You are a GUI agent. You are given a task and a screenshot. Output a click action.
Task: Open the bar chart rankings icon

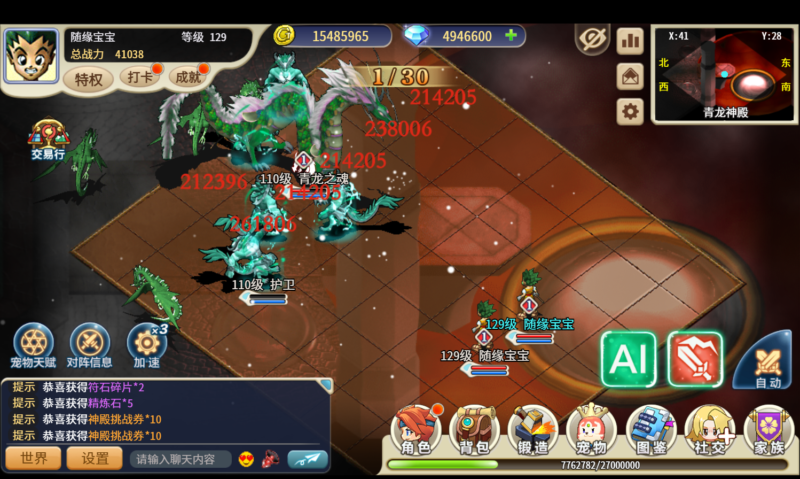(630, 40)
